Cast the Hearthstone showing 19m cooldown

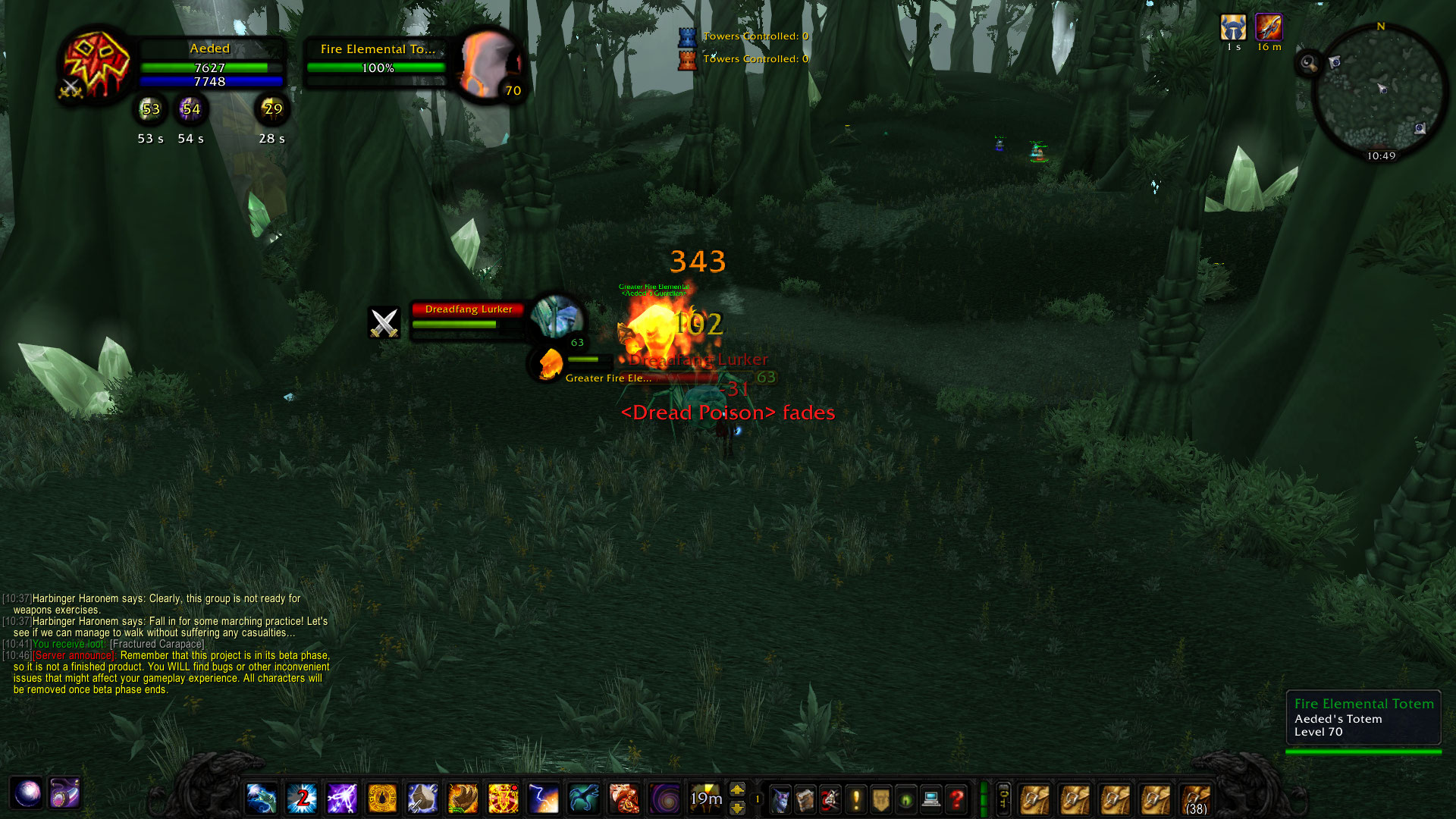coord(705,799)
